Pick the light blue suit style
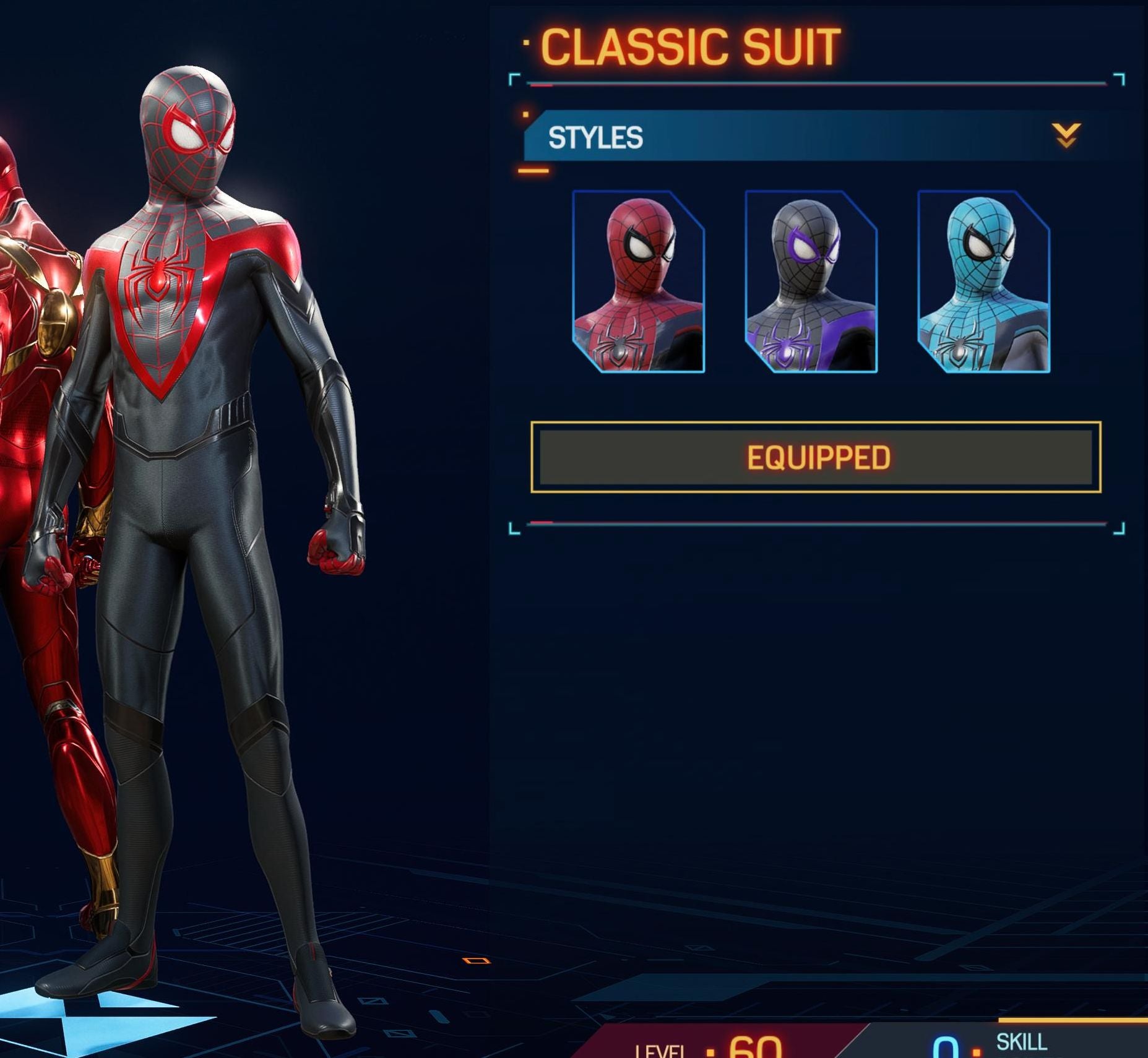 coord(983,282)
